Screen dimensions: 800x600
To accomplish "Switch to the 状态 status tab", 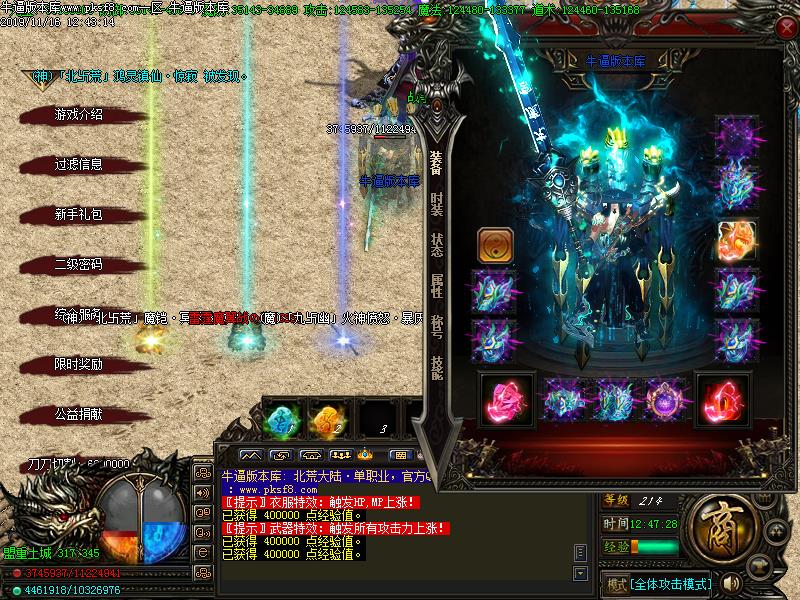I will tap(436, 245).
